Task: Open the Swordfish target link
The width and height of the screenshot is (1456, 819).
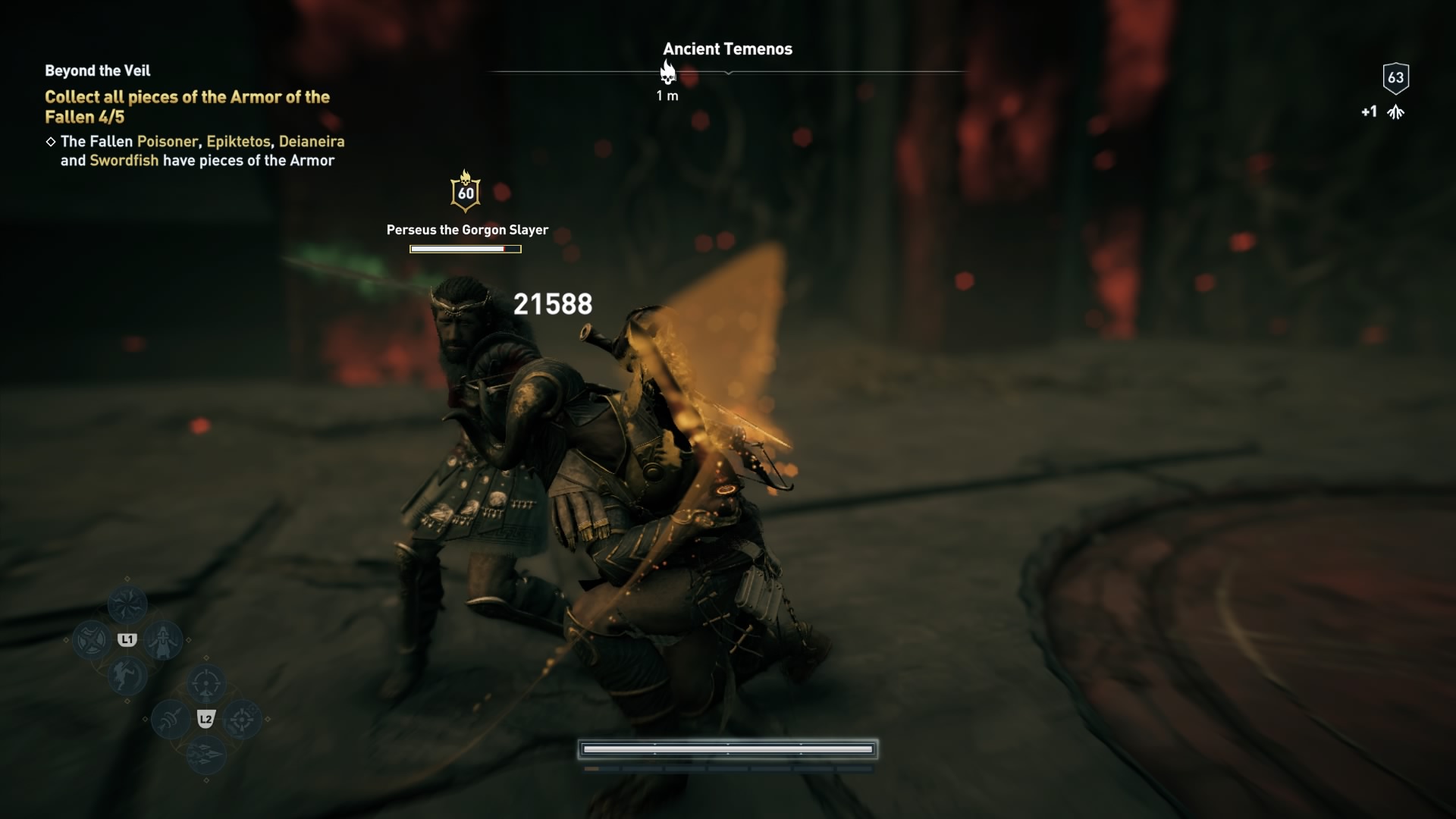Action: point(123,161)
